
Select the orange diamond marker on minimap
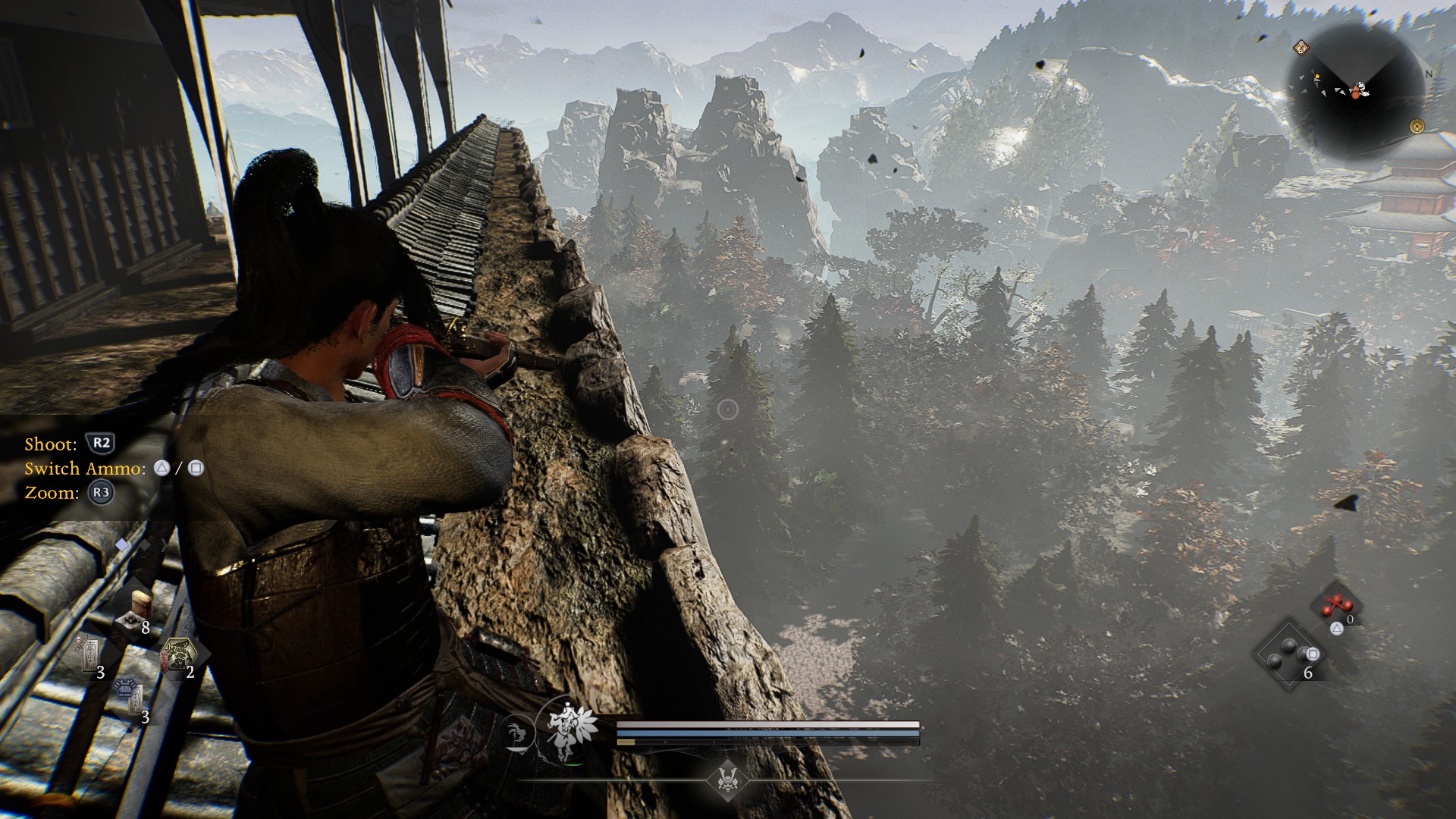[x=1301, y=47]
